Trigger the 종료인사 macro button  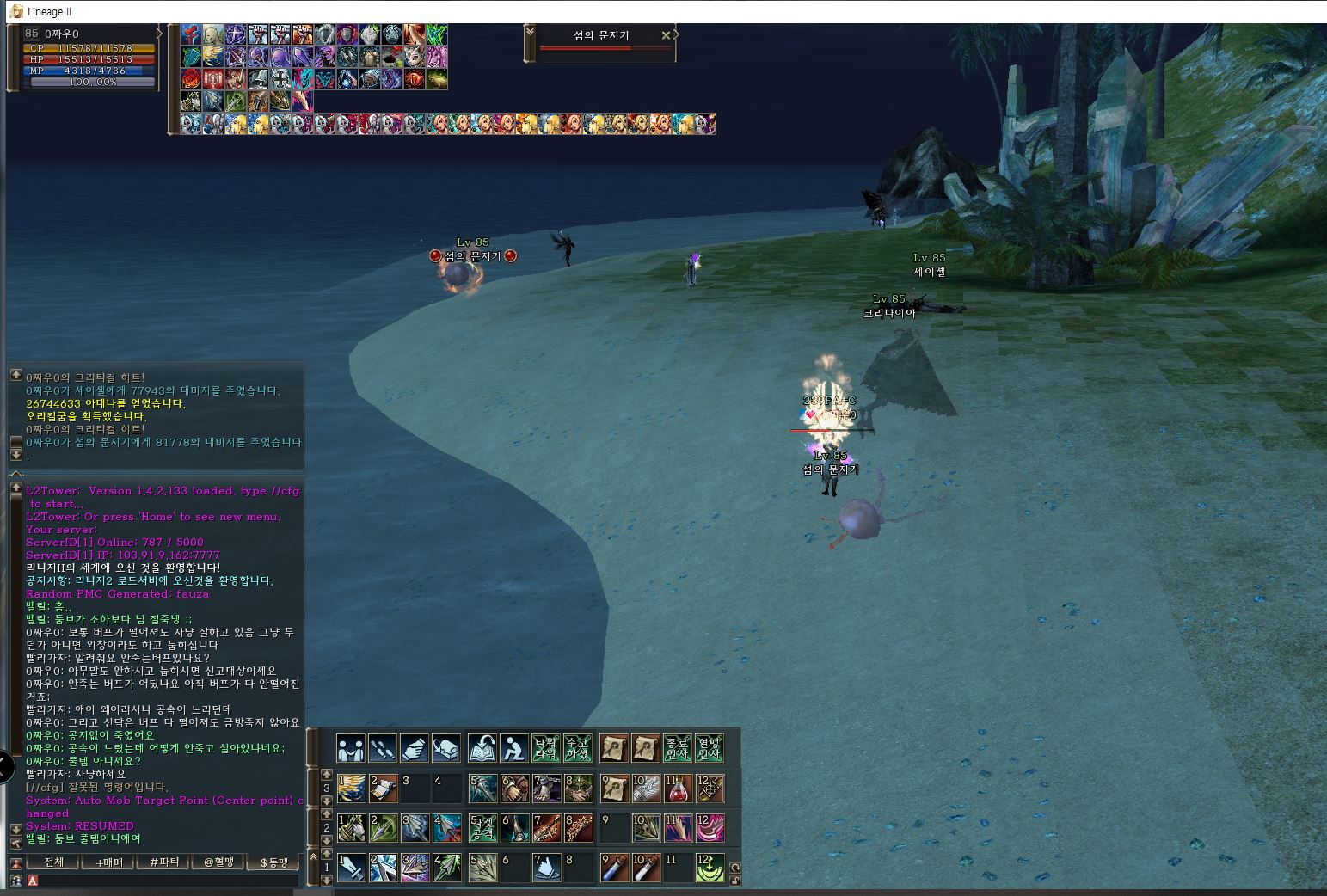point(679,748)
